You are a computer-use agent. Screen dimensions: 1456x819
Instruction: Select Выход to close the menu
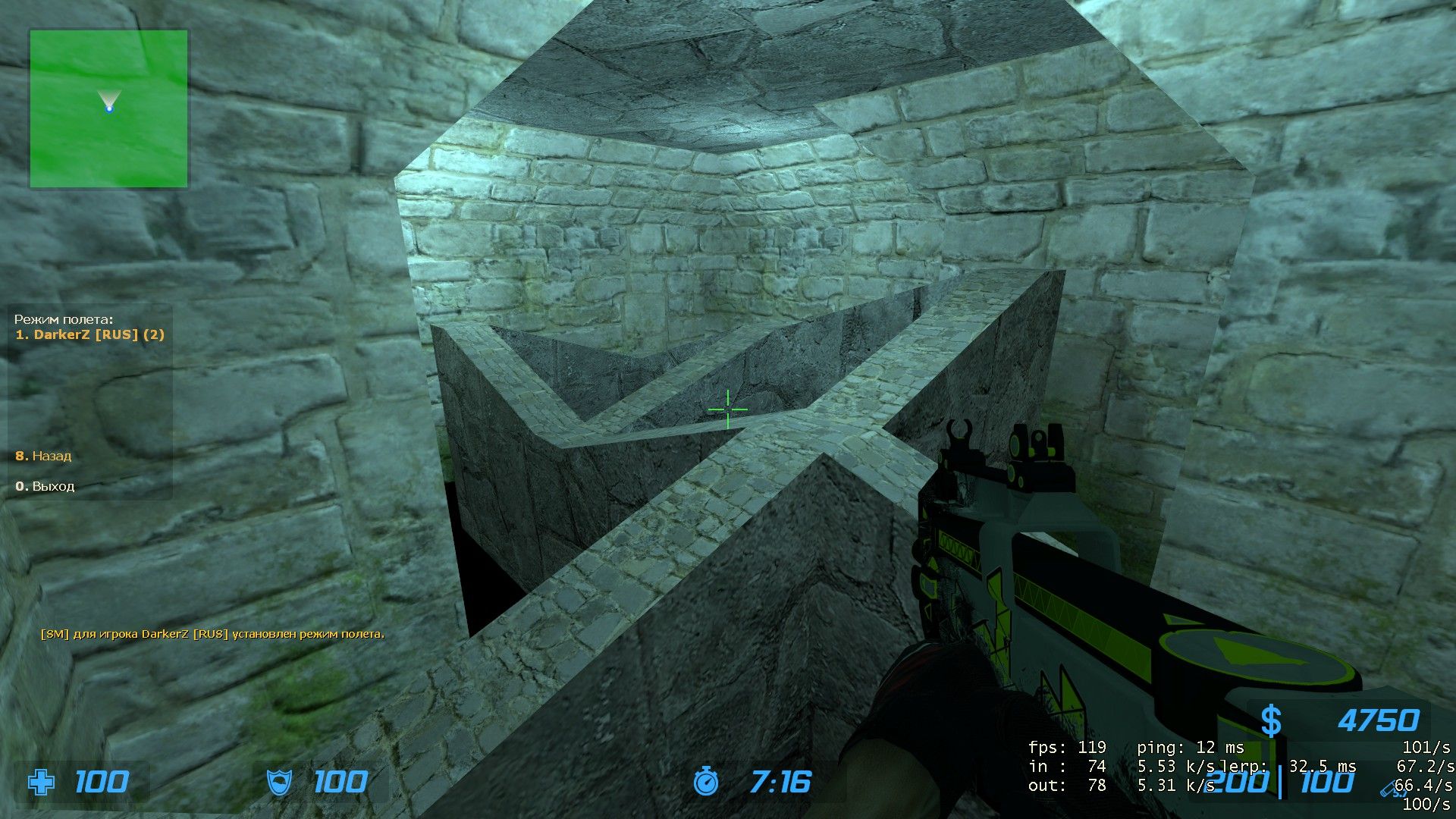pyautogui.click(x=45, y=486)
